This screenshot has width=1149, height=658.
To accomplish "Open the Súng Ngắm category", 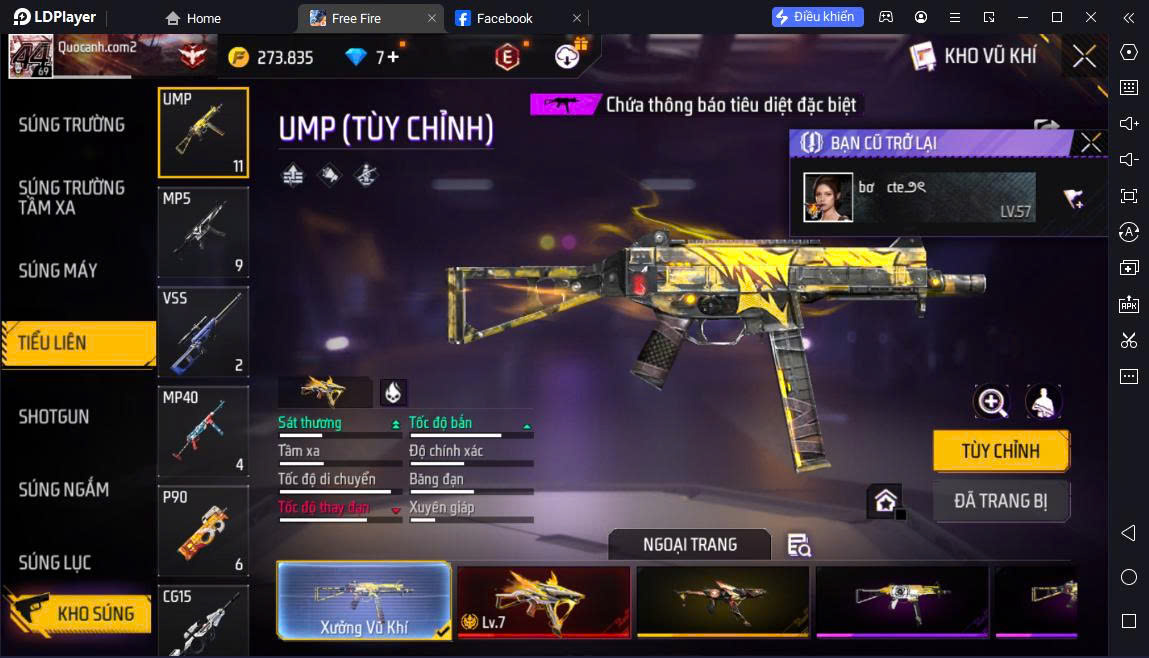I will tap(64, 489).
